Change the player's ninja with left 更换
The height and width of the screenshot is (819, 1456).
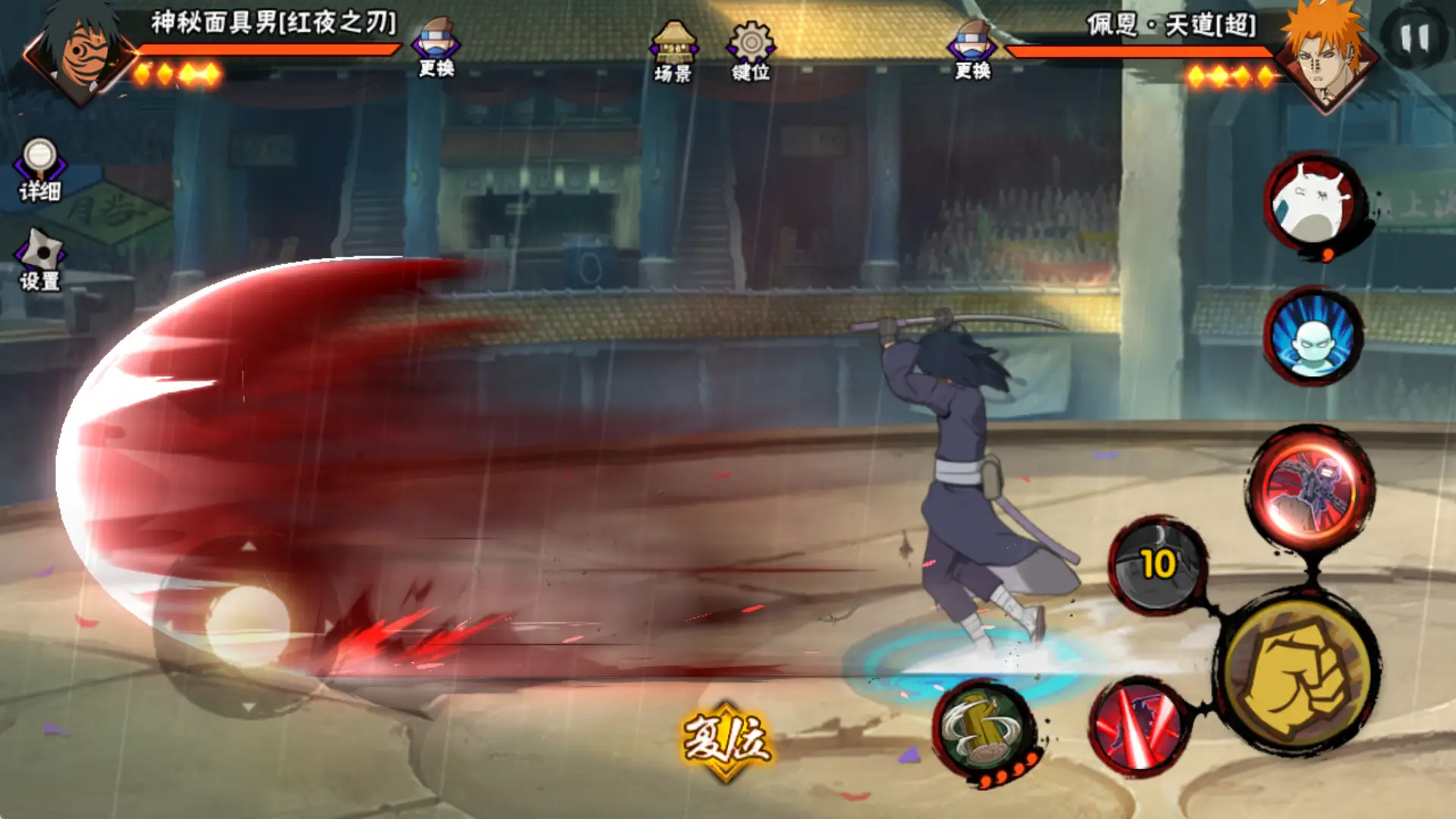(437, 49)
